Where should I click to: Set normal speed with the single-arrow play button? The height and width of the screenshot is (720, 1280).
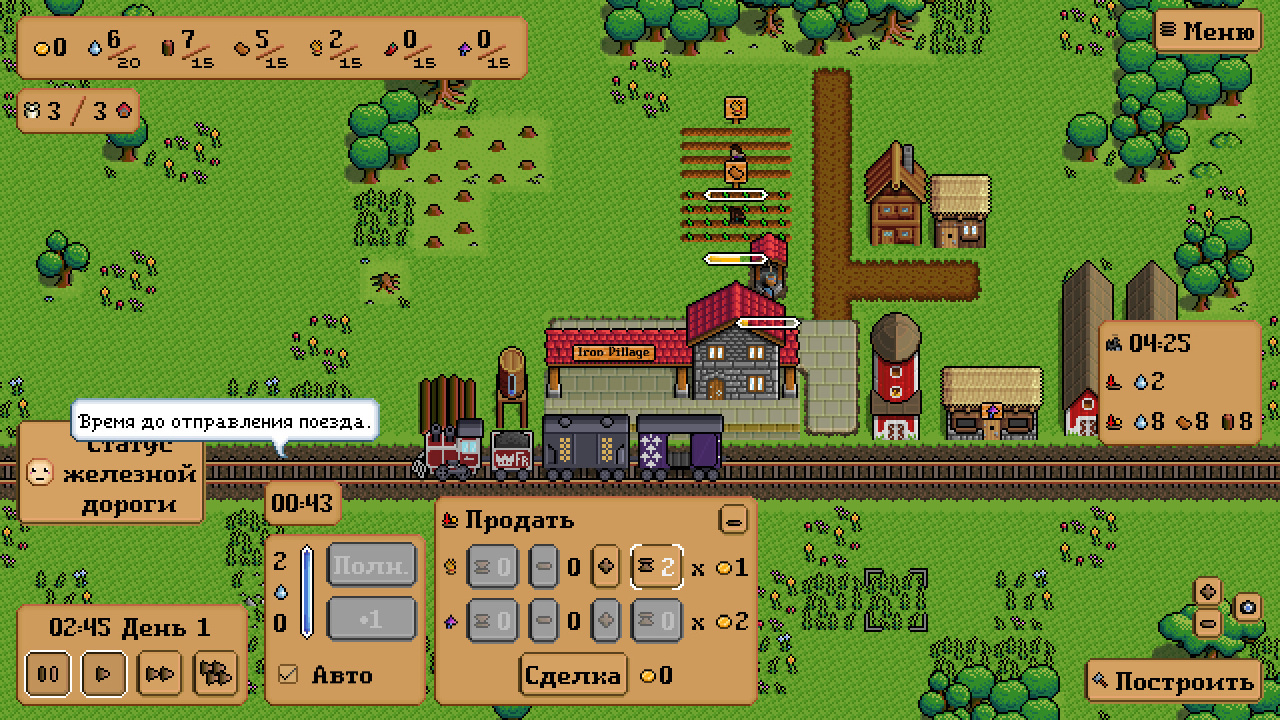click(103, 673)
